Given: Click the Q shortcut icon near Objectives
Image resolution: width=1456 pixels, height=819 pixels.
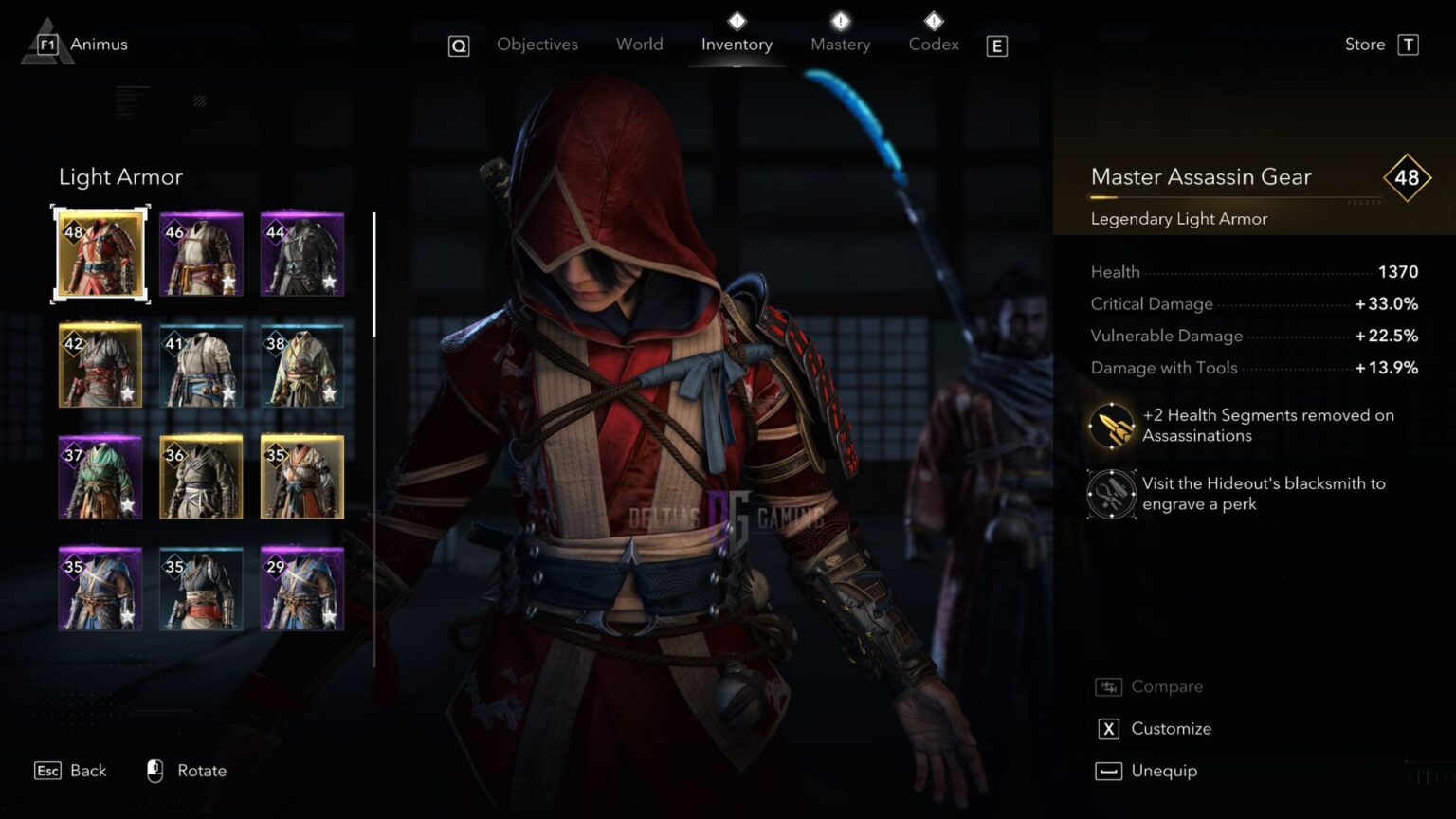Looking at the screenshot, I should 459,45.
